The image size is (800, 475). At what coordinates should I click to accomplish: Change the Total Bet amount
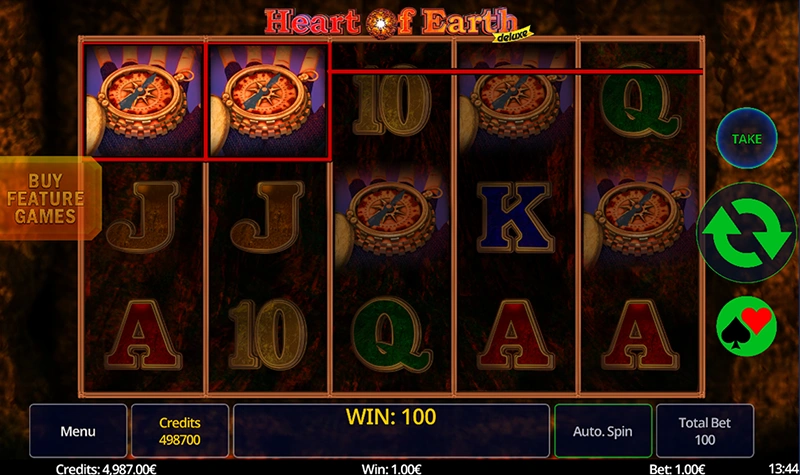pos(705,431)
